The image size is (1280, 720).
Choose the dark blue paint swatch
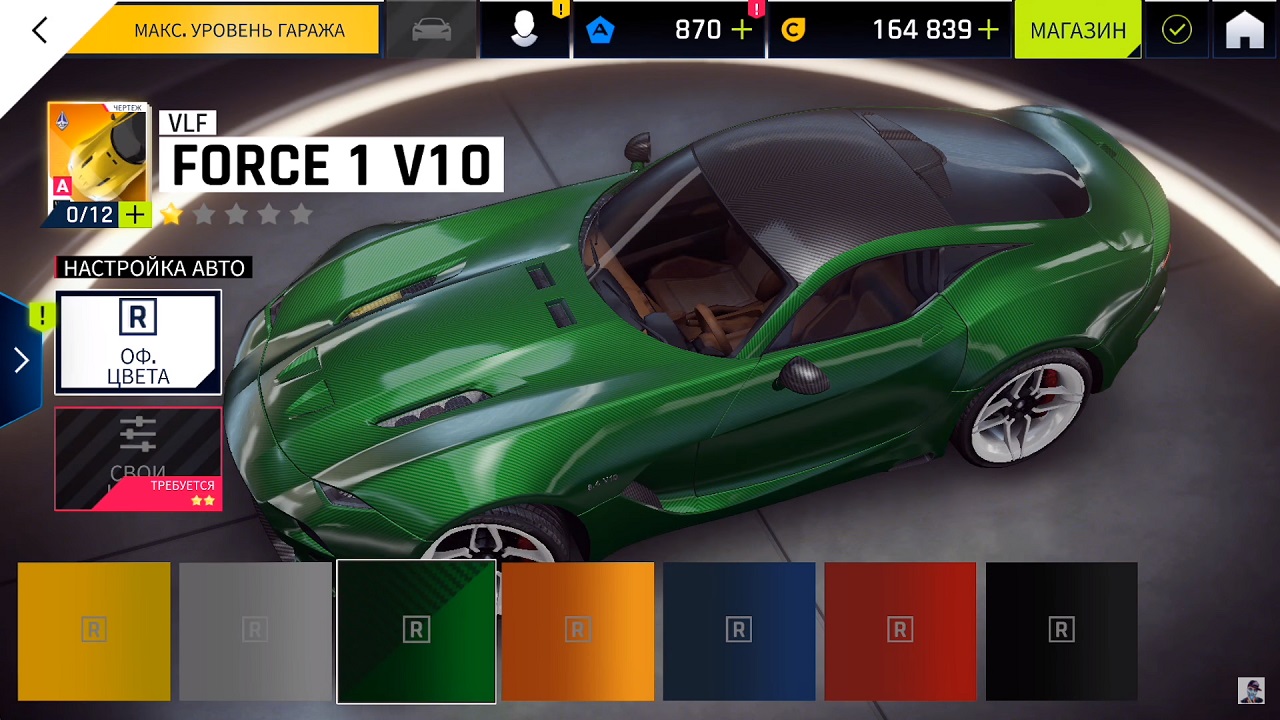[739, 631]
